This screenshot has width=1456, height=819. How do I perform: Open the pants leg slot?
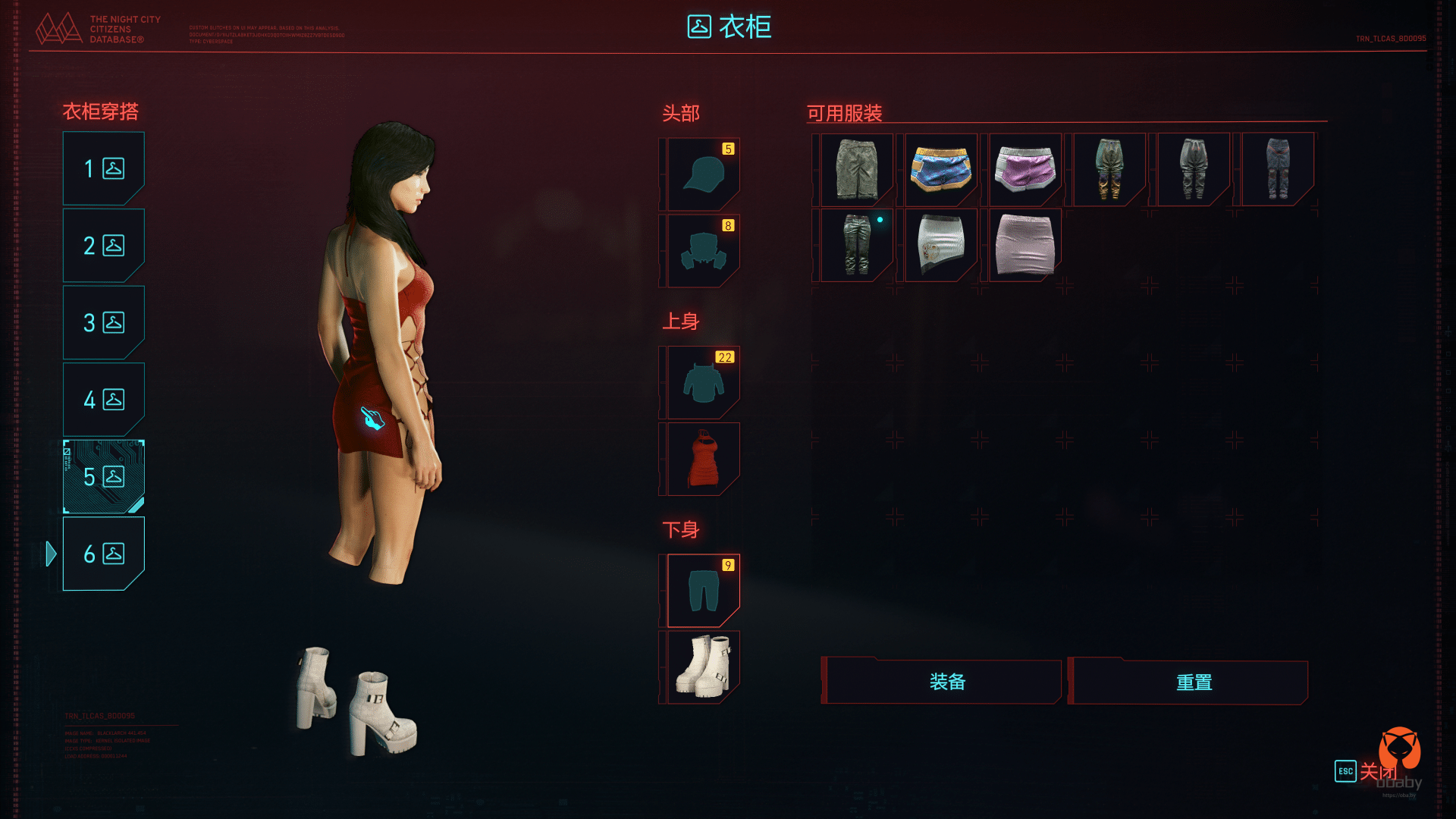click(703, 591)
